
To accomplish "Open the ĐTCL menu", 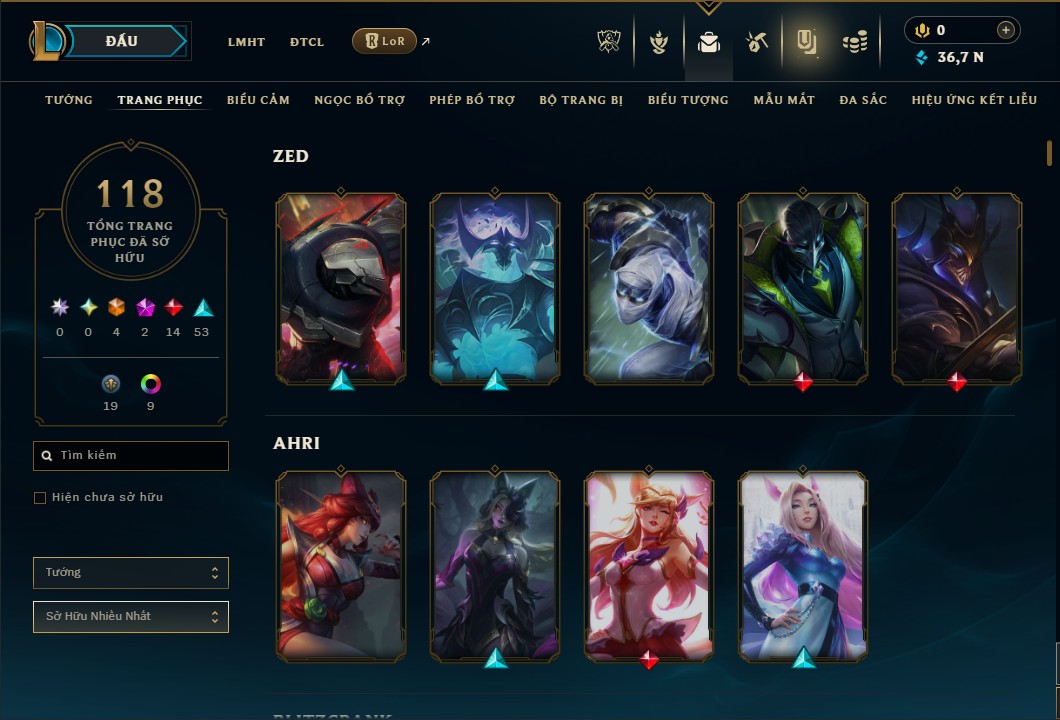I will 307,42.
